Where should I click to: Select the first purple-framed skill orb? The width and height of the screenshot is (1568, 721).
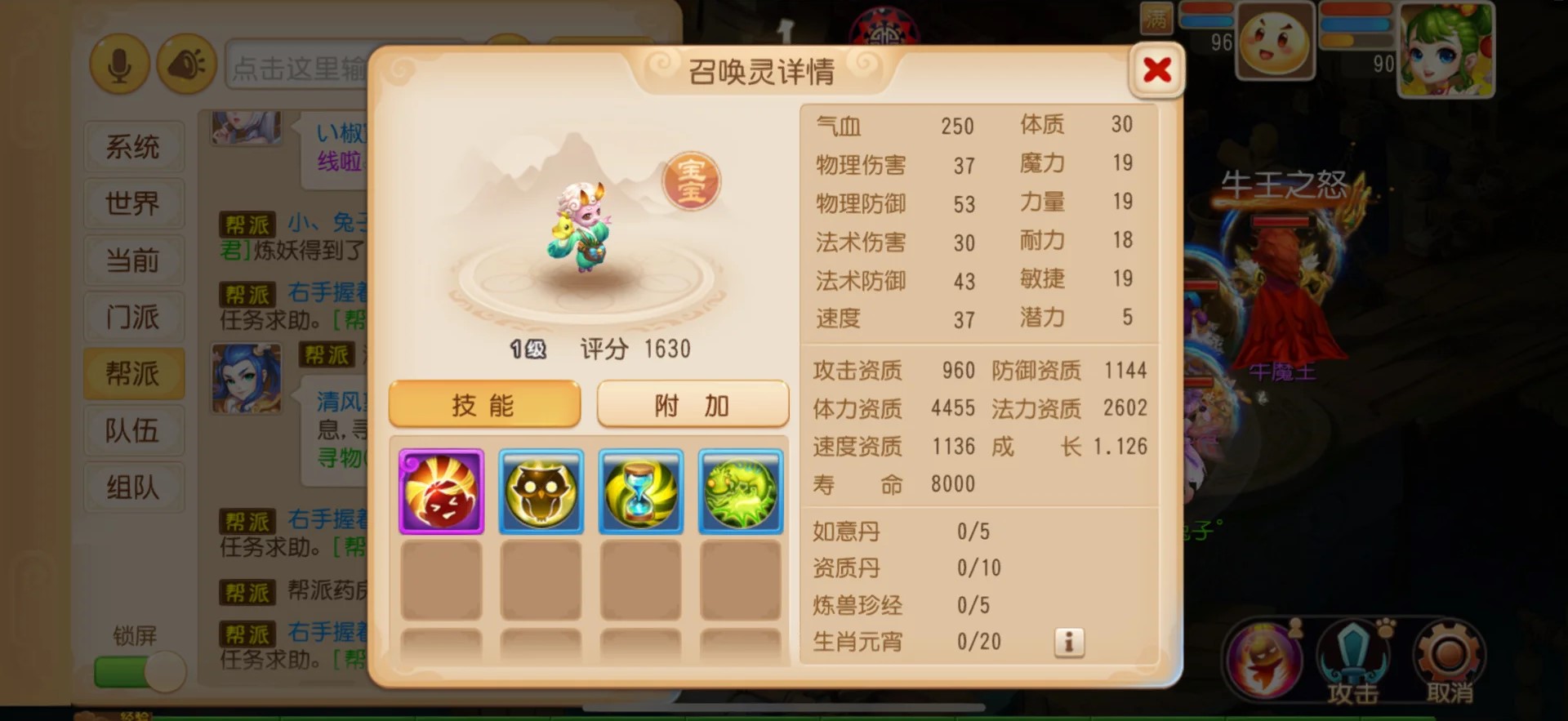pyautogui.click(x=441, y=491)
